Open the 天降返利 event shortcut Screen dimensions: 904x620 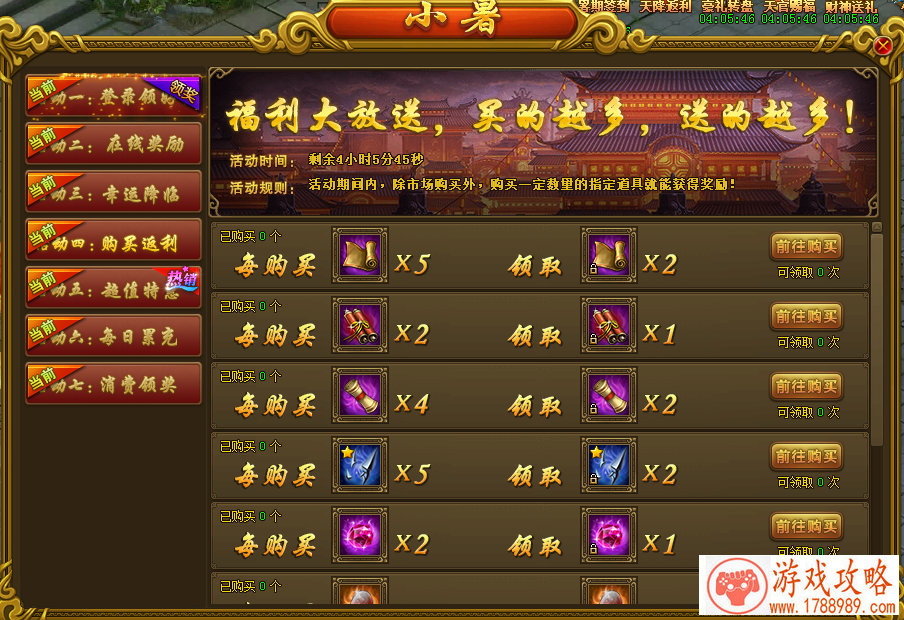click(665, 7)
